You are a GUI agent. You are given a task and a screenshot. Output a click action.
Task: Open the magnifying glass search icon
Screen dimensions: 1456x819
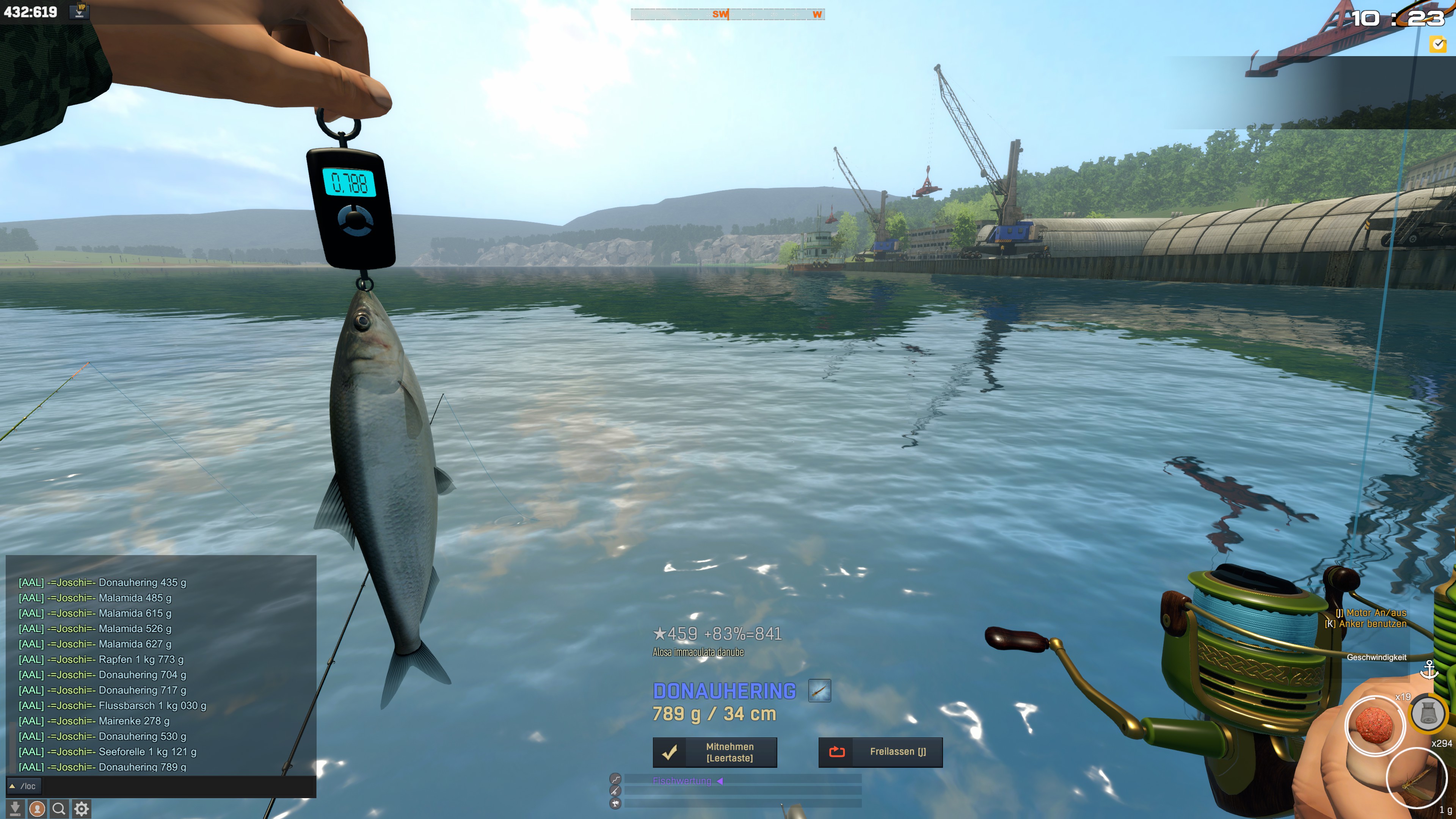coord(59,809)
